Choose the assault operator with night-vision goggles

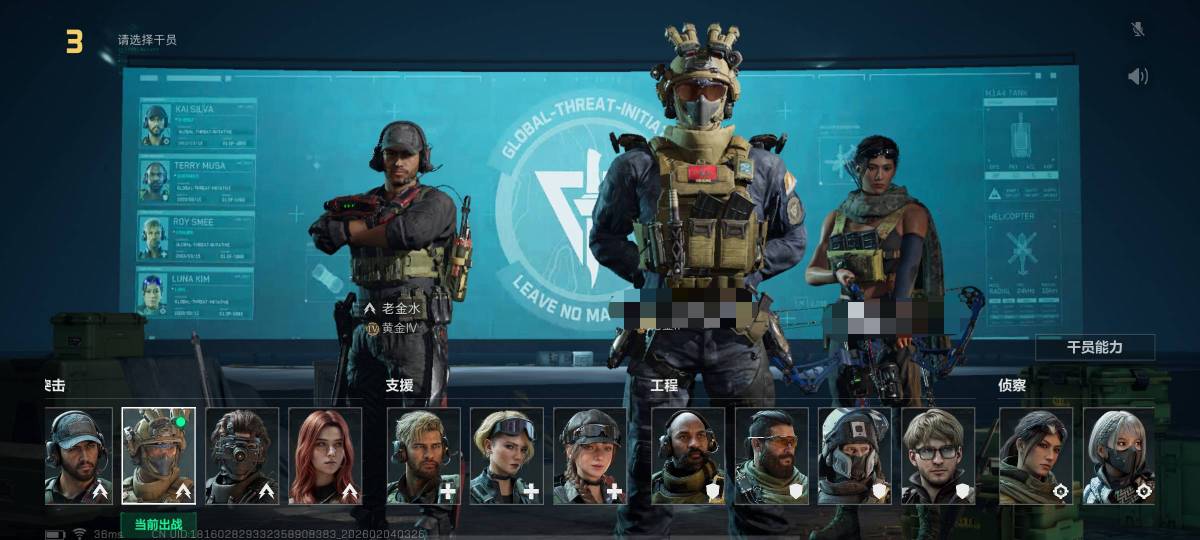point(242,455)
